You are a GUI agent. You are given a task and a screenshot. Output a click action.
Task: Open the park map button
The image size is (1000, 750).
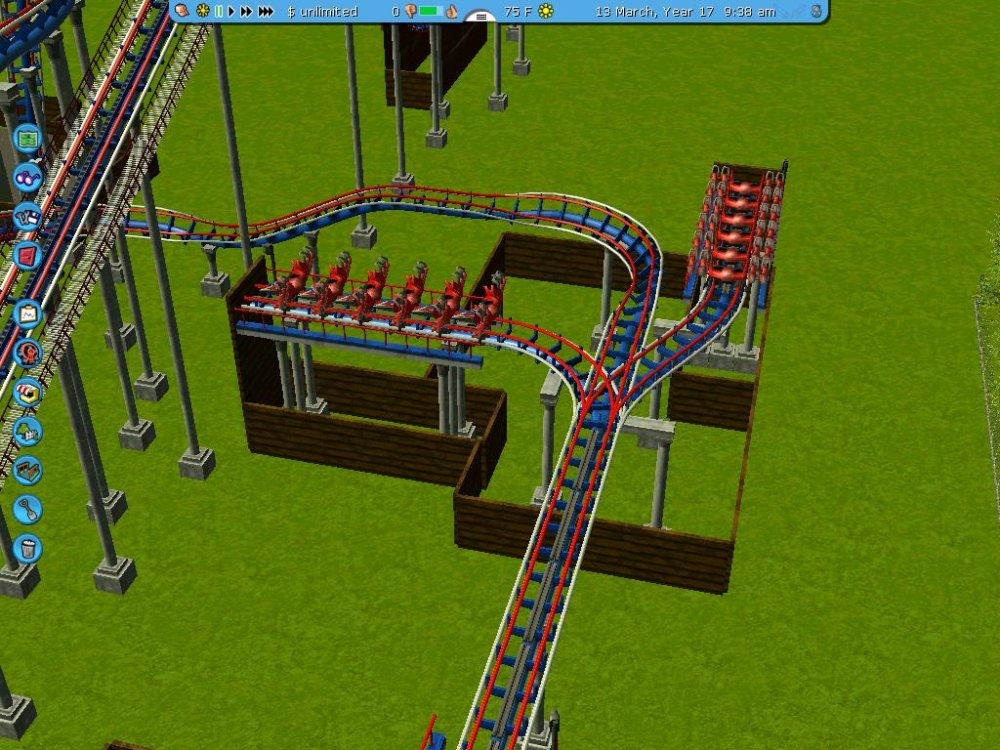coord(27,137)
